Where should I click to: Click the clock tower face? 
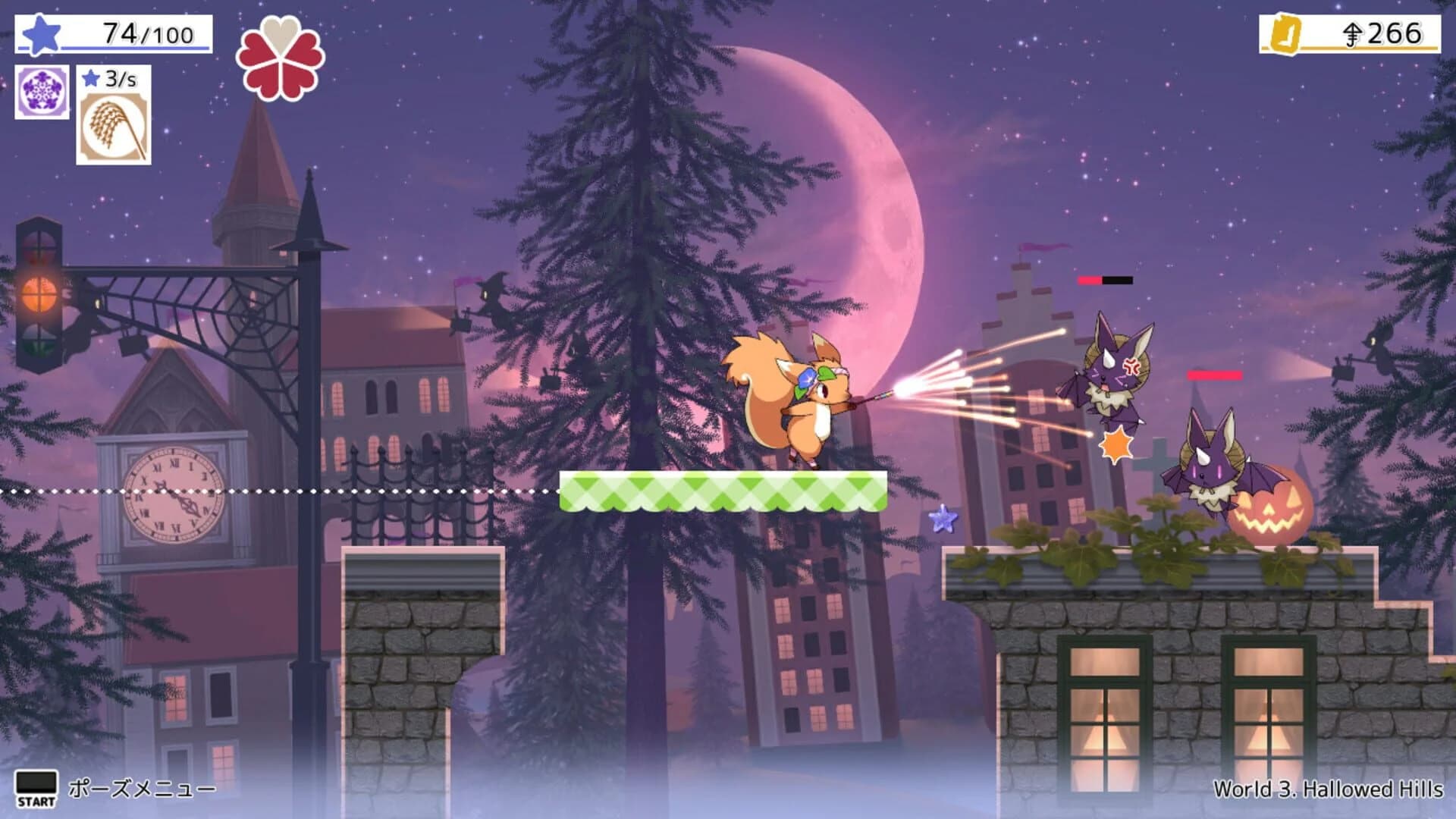coord(173,494)
